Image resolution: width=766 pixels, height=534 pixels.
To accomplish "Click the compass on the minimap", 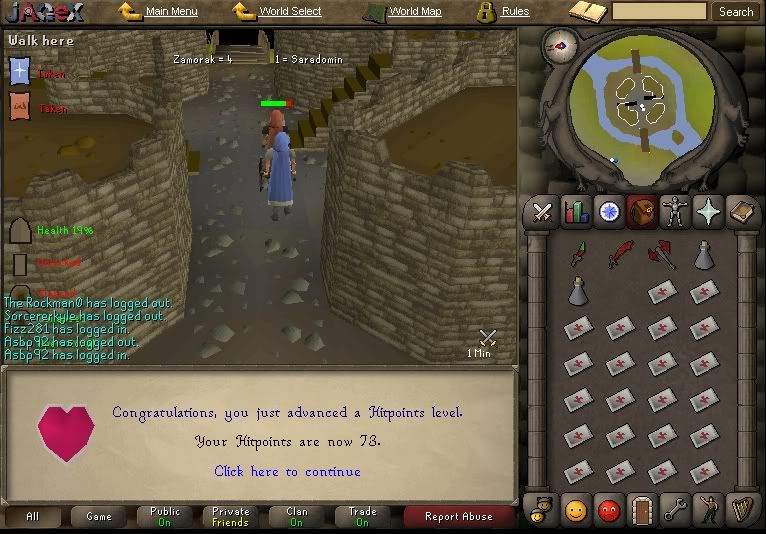I will point(558,46).
